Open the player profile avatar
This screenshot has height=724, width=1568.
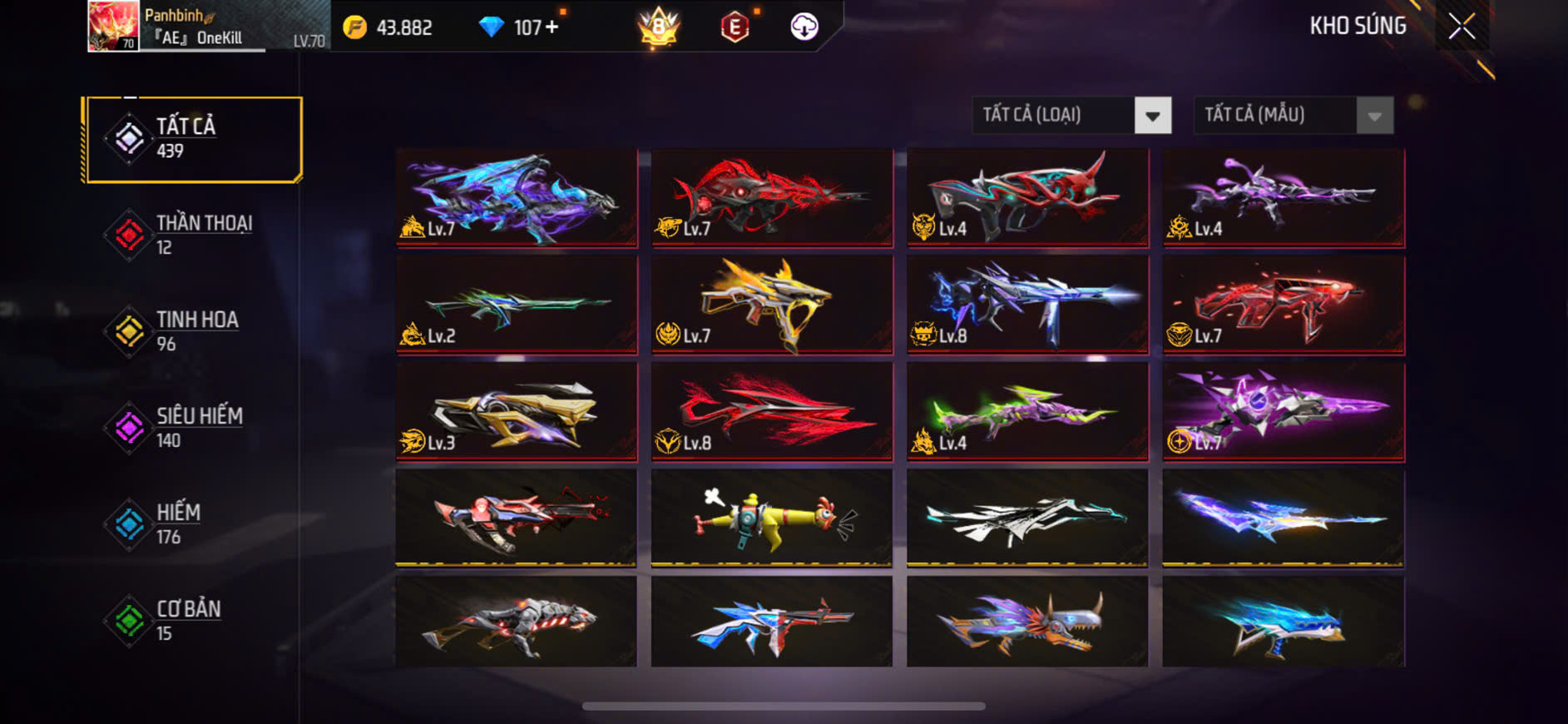[113, 26]
